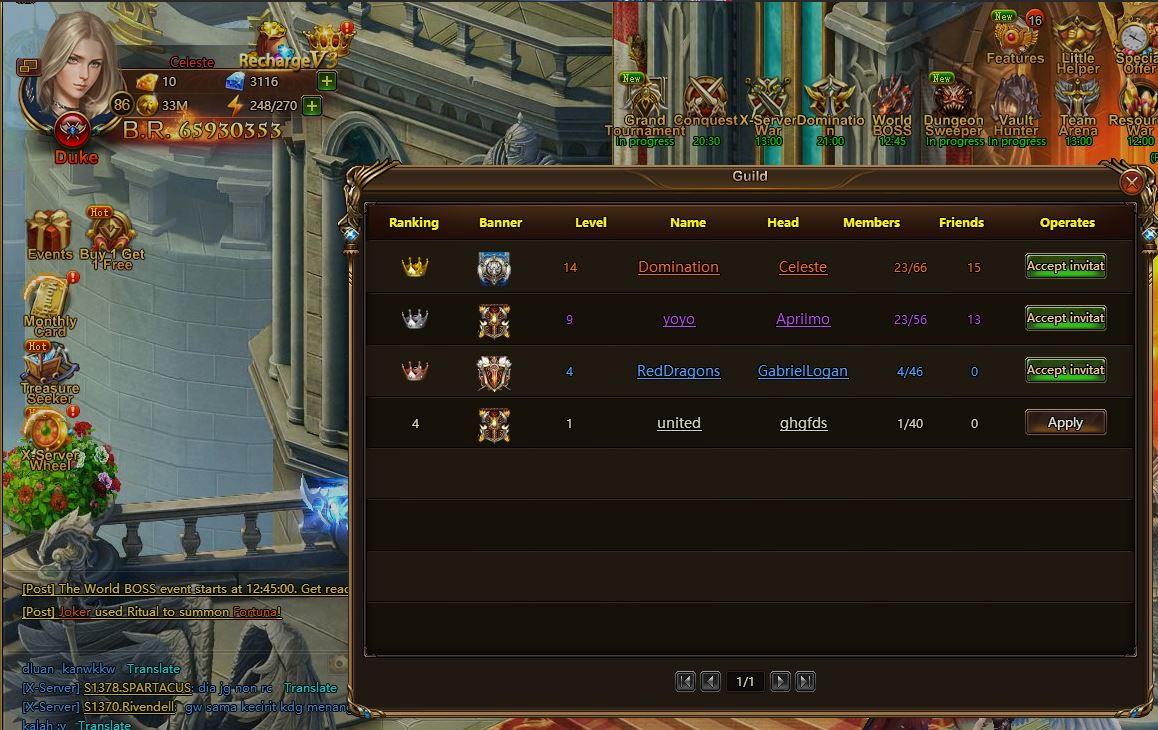Open the Monthly Card scroll icon
Screen dimensions: 1158x730
coord(49,302)
